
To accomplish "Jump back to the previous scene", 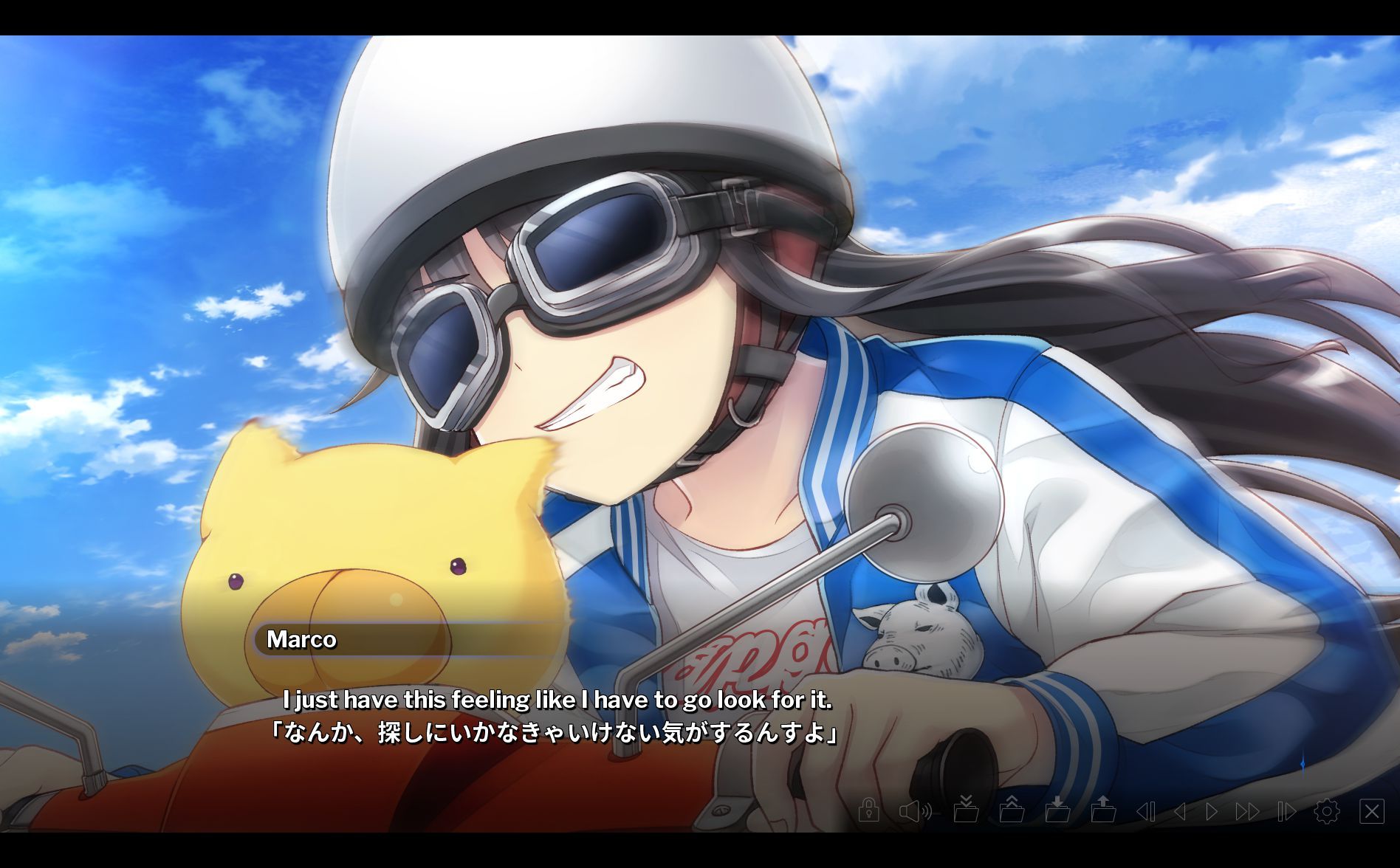I will pyautogui.click(x=1145, y=812).
